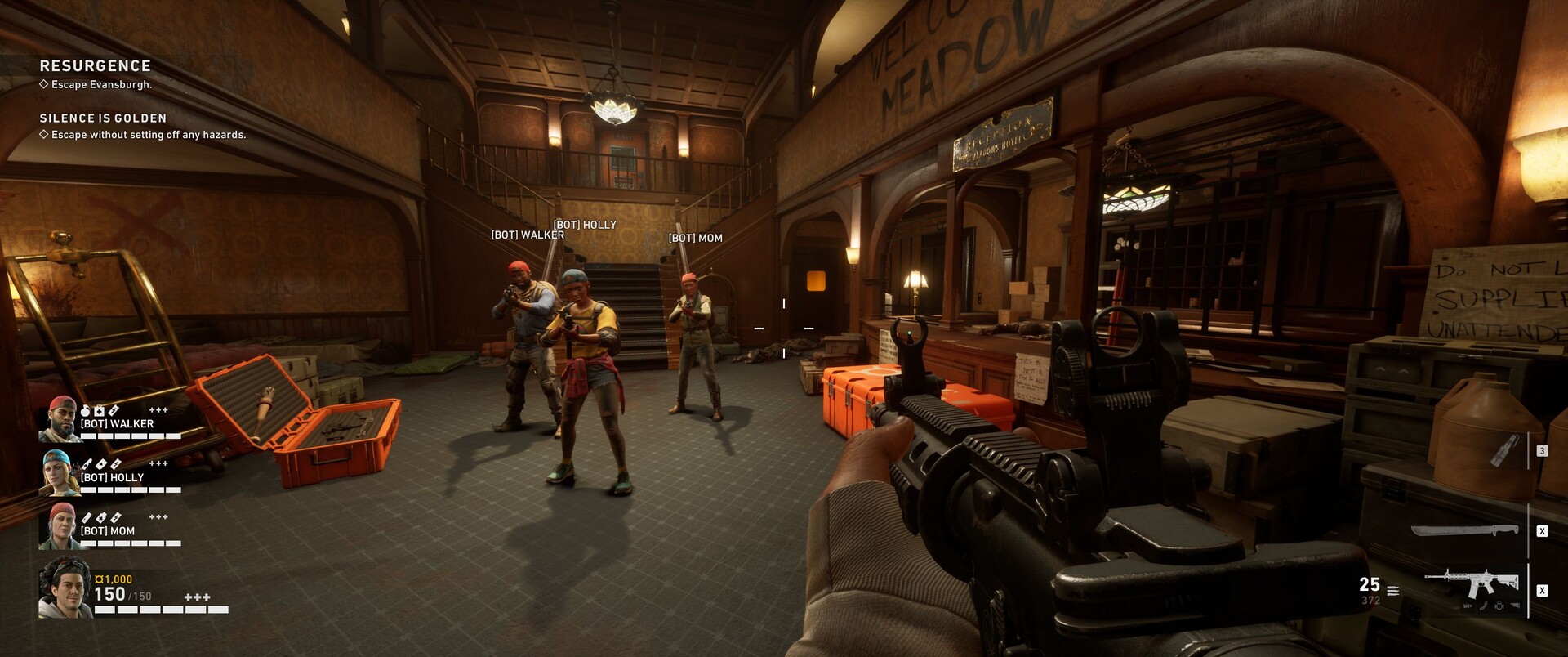Click bot Holly's teammate portrait
1568x657 pixels.
pyautogui.click(x=60, y=472)
